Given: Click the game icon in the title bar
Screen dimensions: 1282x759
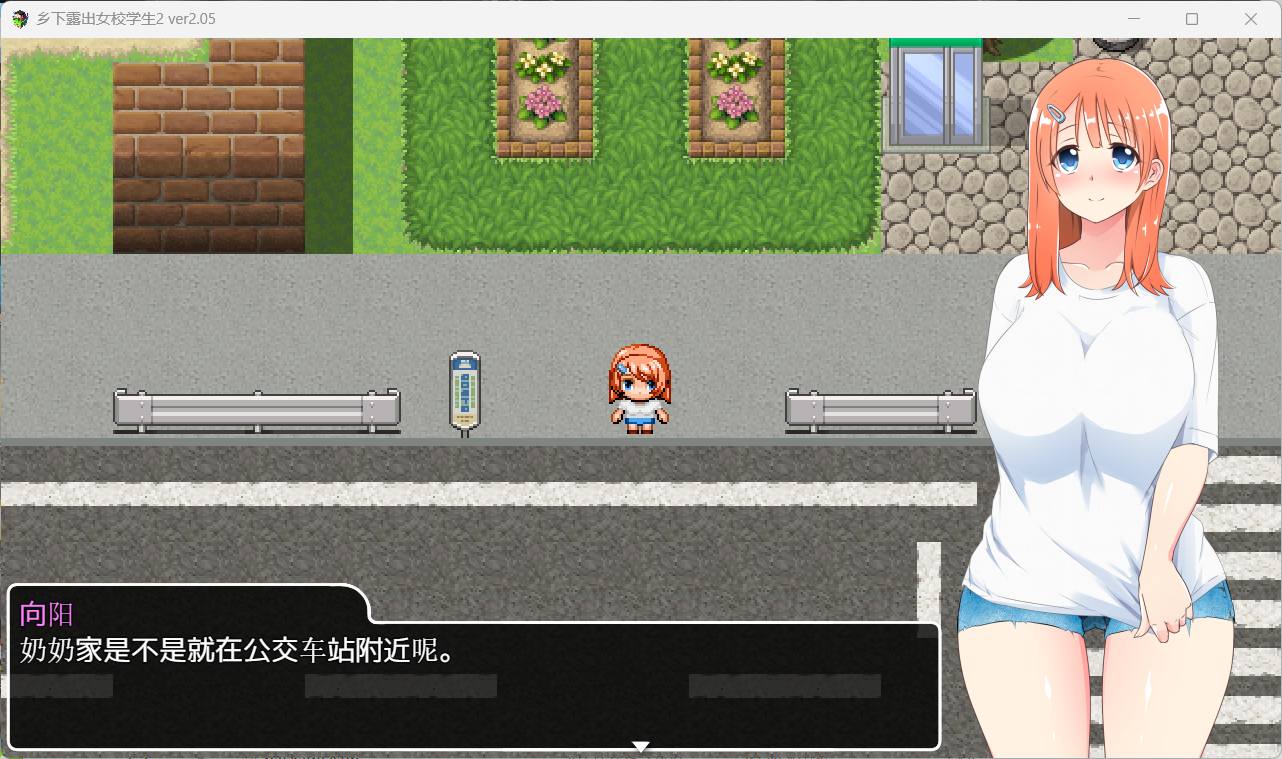Looking at the screenshot, I should click(x=18, y=18).
